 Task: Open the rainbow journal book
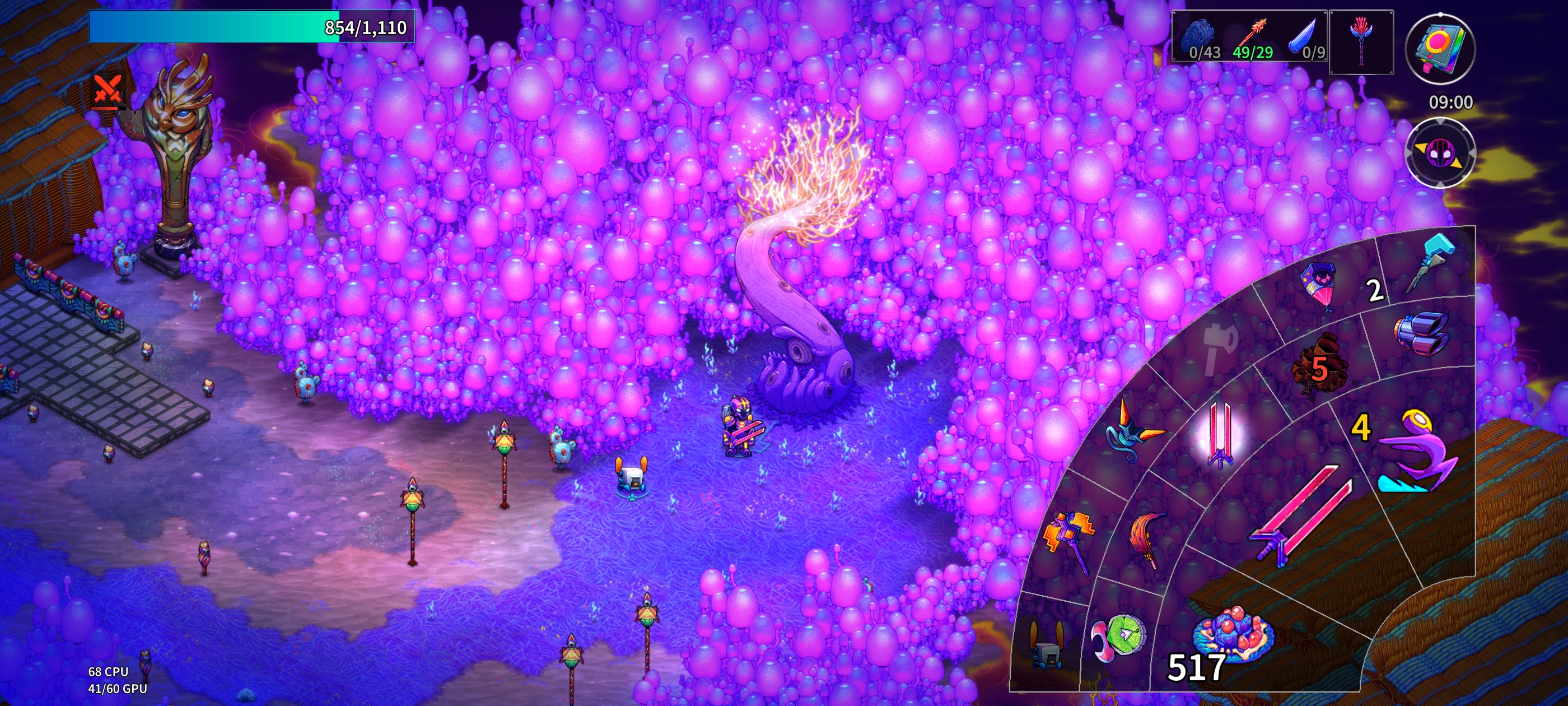(x=1440, y=48)
